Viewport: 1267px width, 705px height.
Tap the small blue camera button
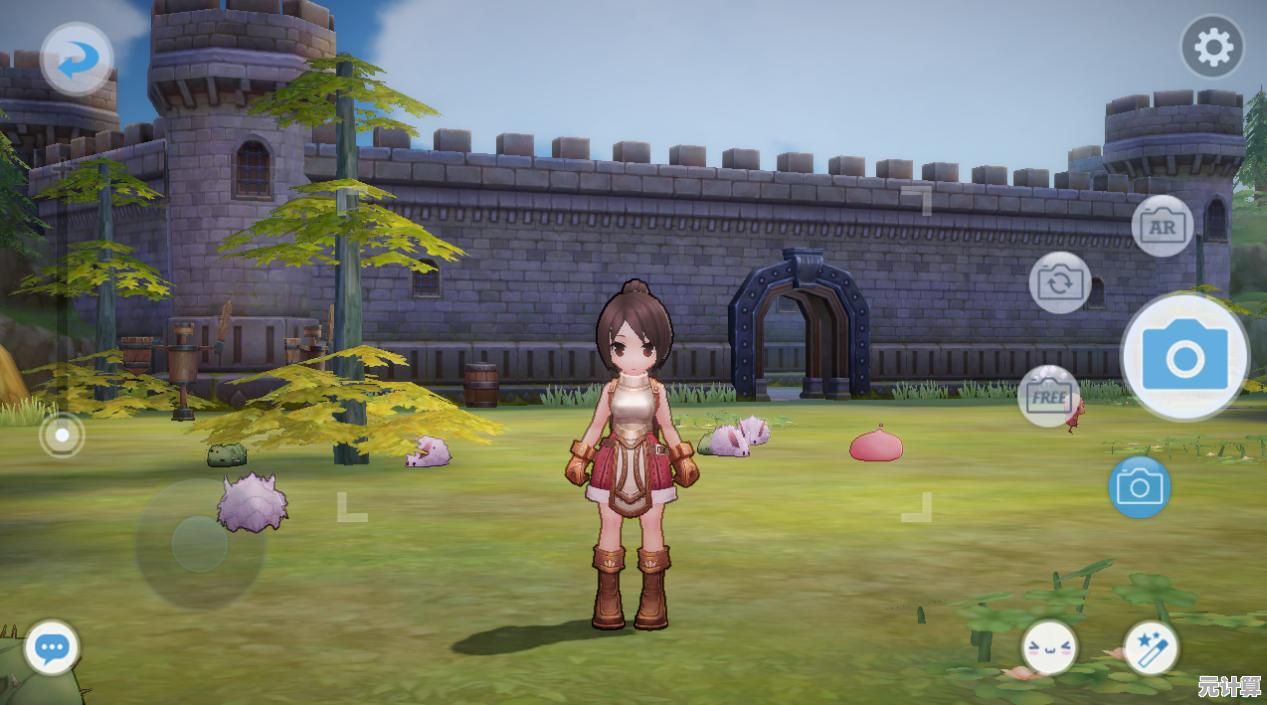tap(1139, 487)
